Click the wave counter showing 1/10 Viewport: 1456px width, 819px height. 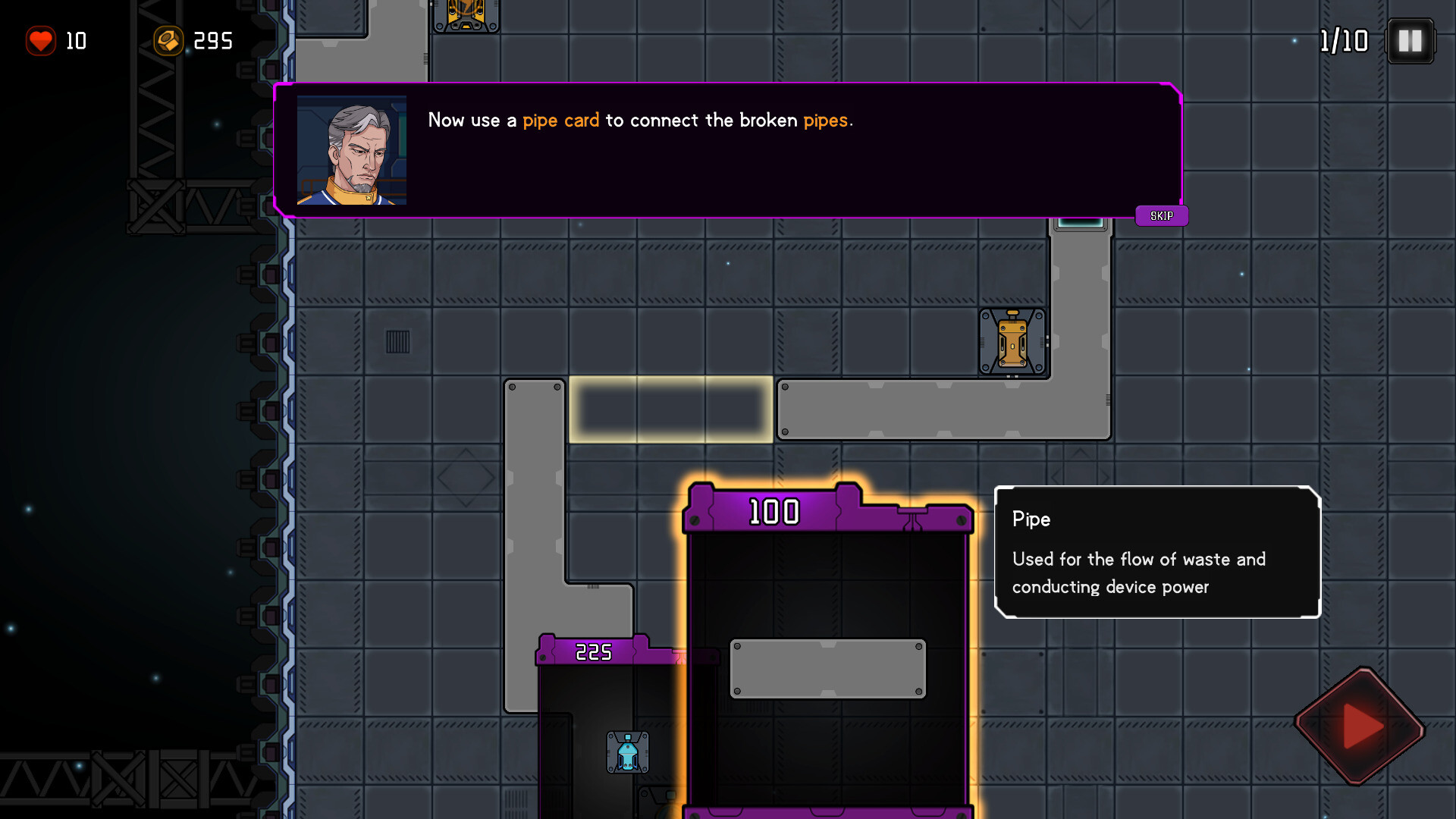click(x=1343, y=41)
